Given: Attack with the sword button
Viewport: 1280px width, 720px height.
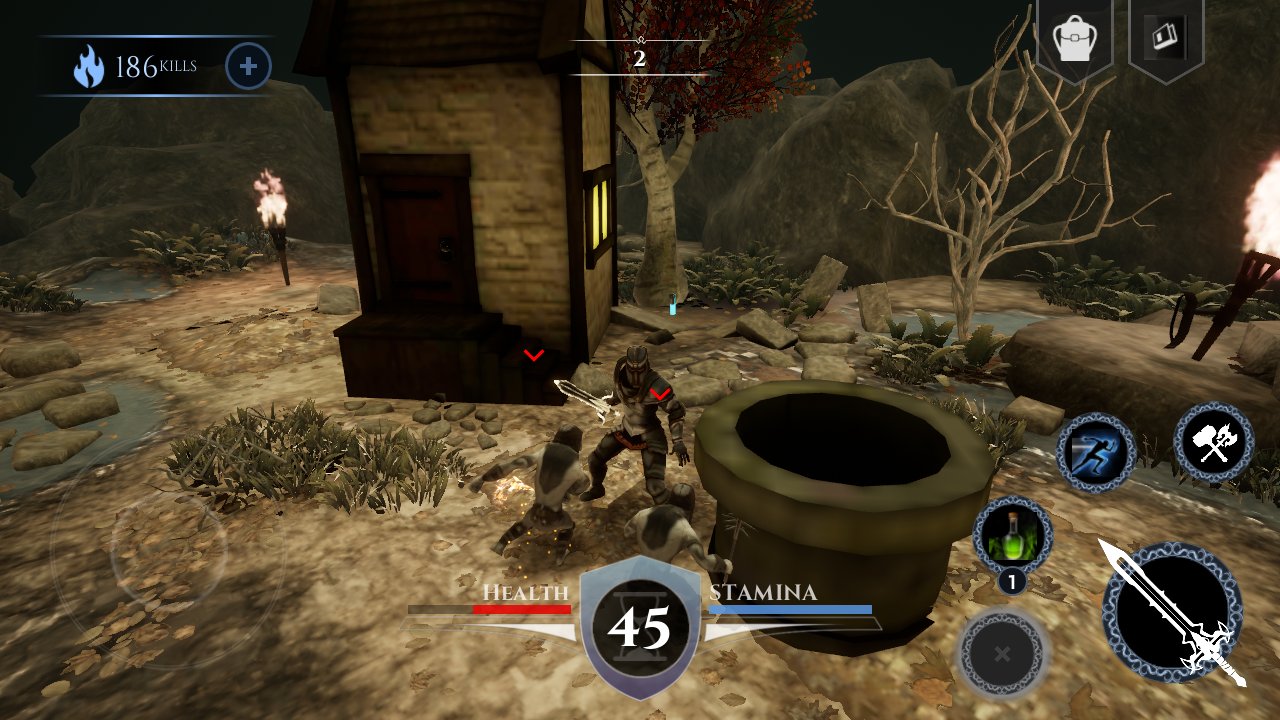Looking at the screenshot, I should [x=1172, y=613].
